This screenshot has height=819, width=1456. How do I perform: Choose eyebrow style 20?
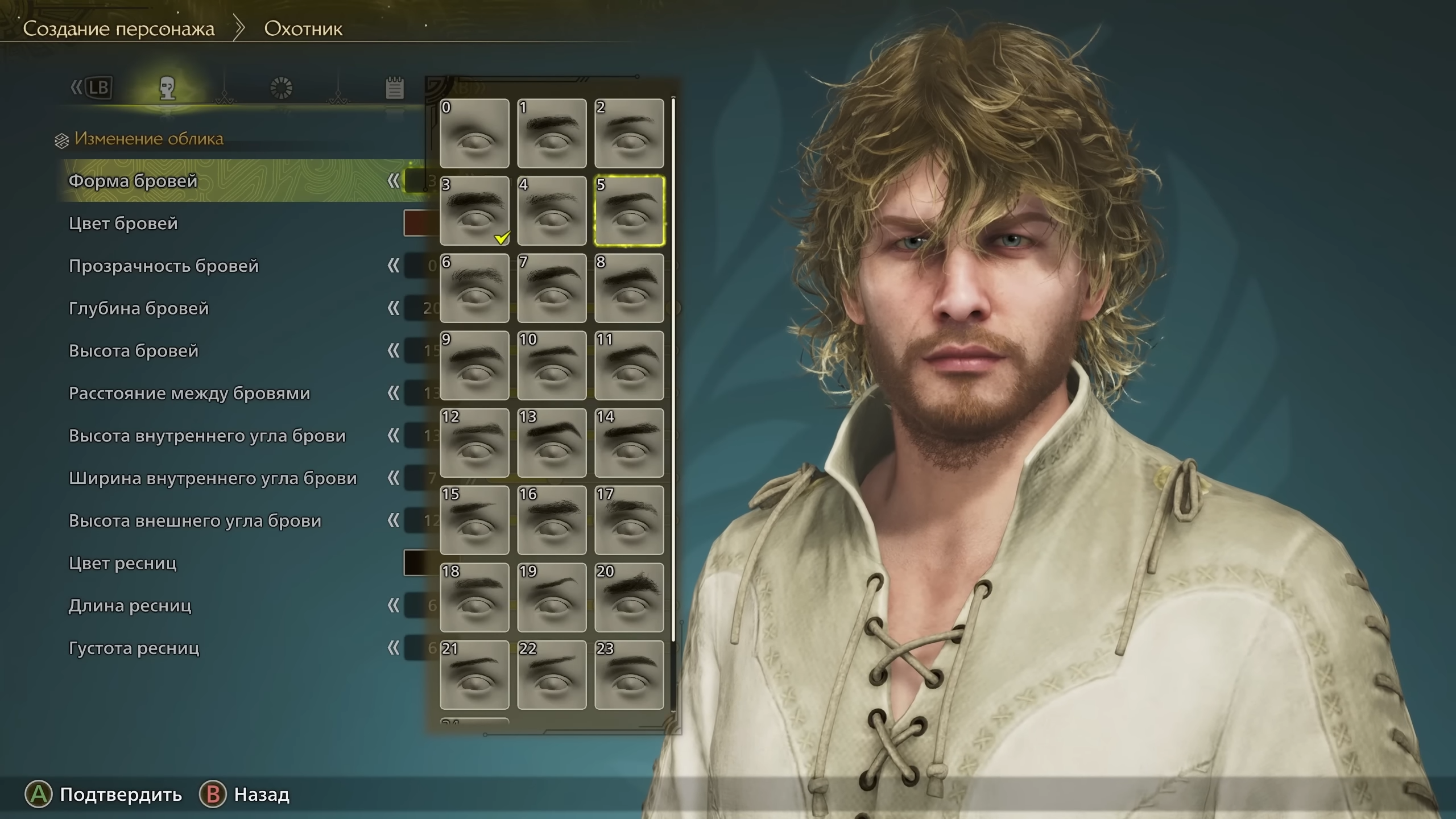(x=629, y=598)
